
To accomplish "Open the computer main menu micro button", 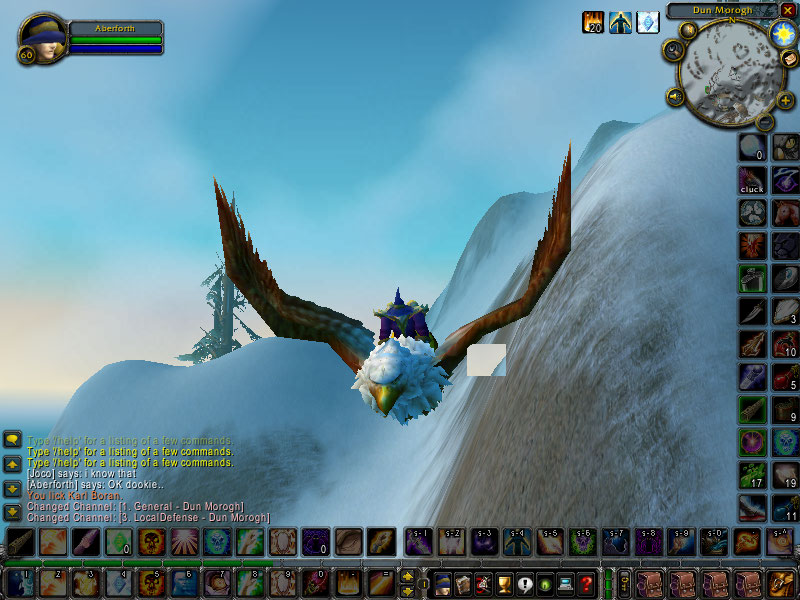I will tap(566, 584).
